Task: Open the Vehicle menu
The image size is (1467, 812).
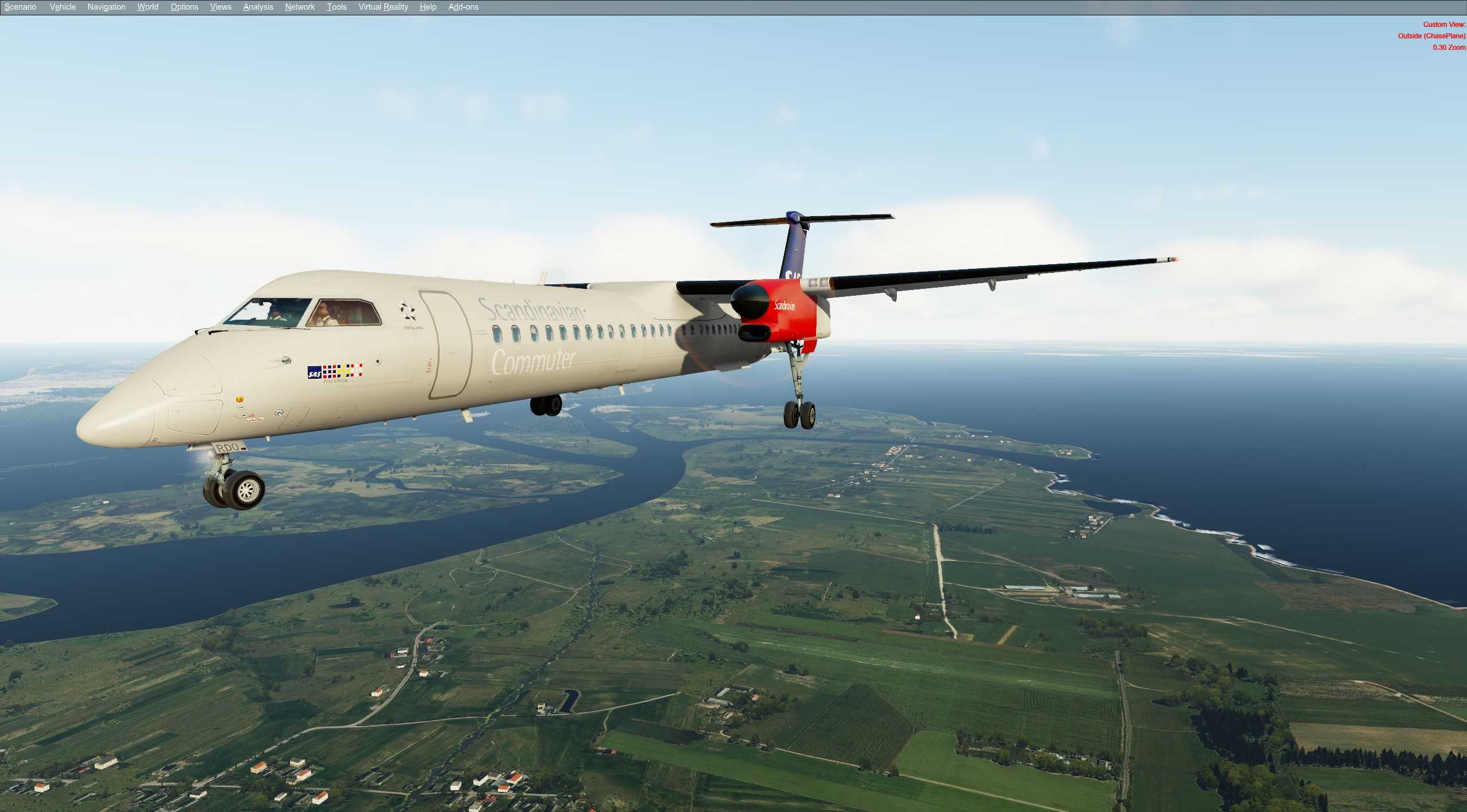Action: pos(62,6)
